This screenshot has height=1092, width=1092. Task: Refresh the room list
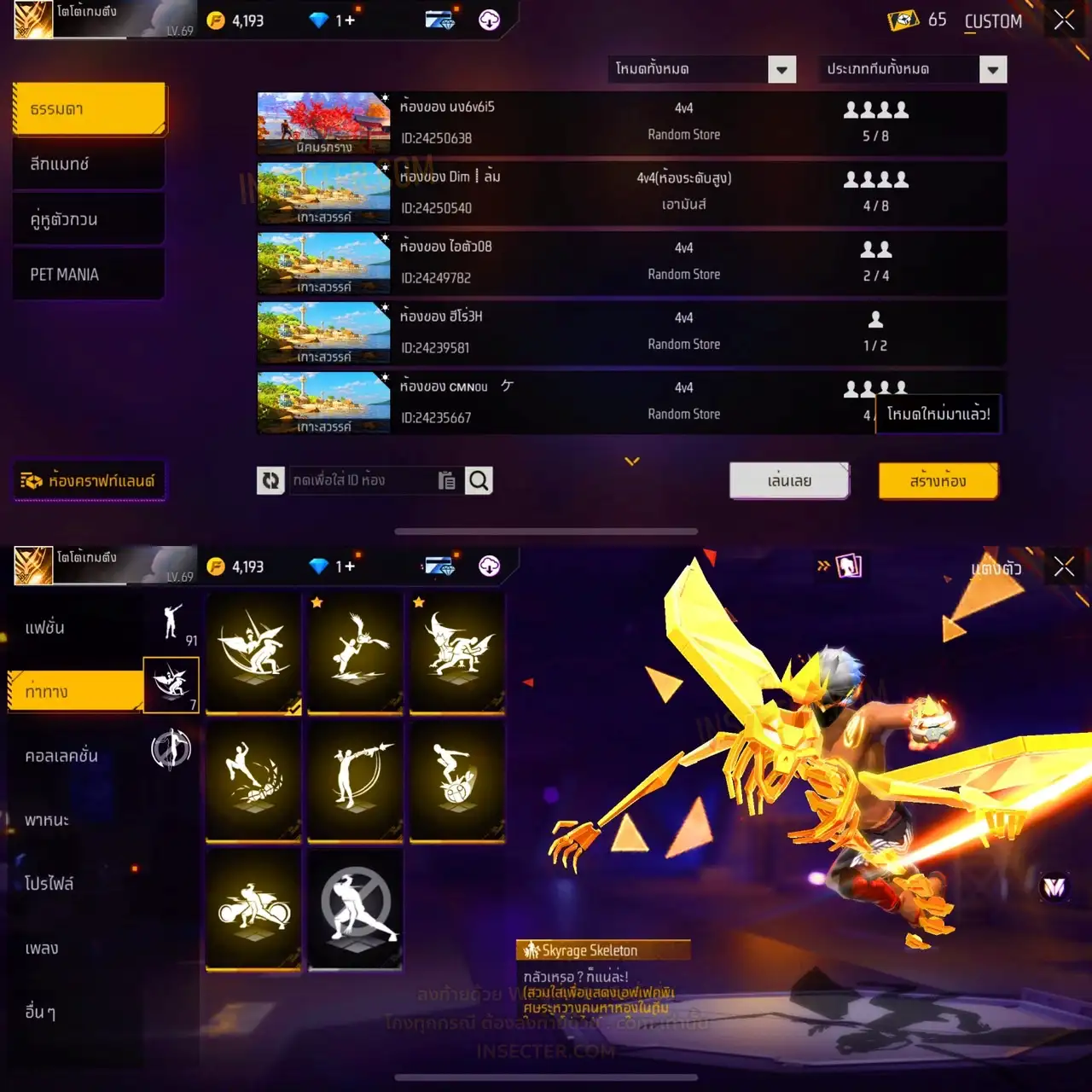click(x=270, y=481)
